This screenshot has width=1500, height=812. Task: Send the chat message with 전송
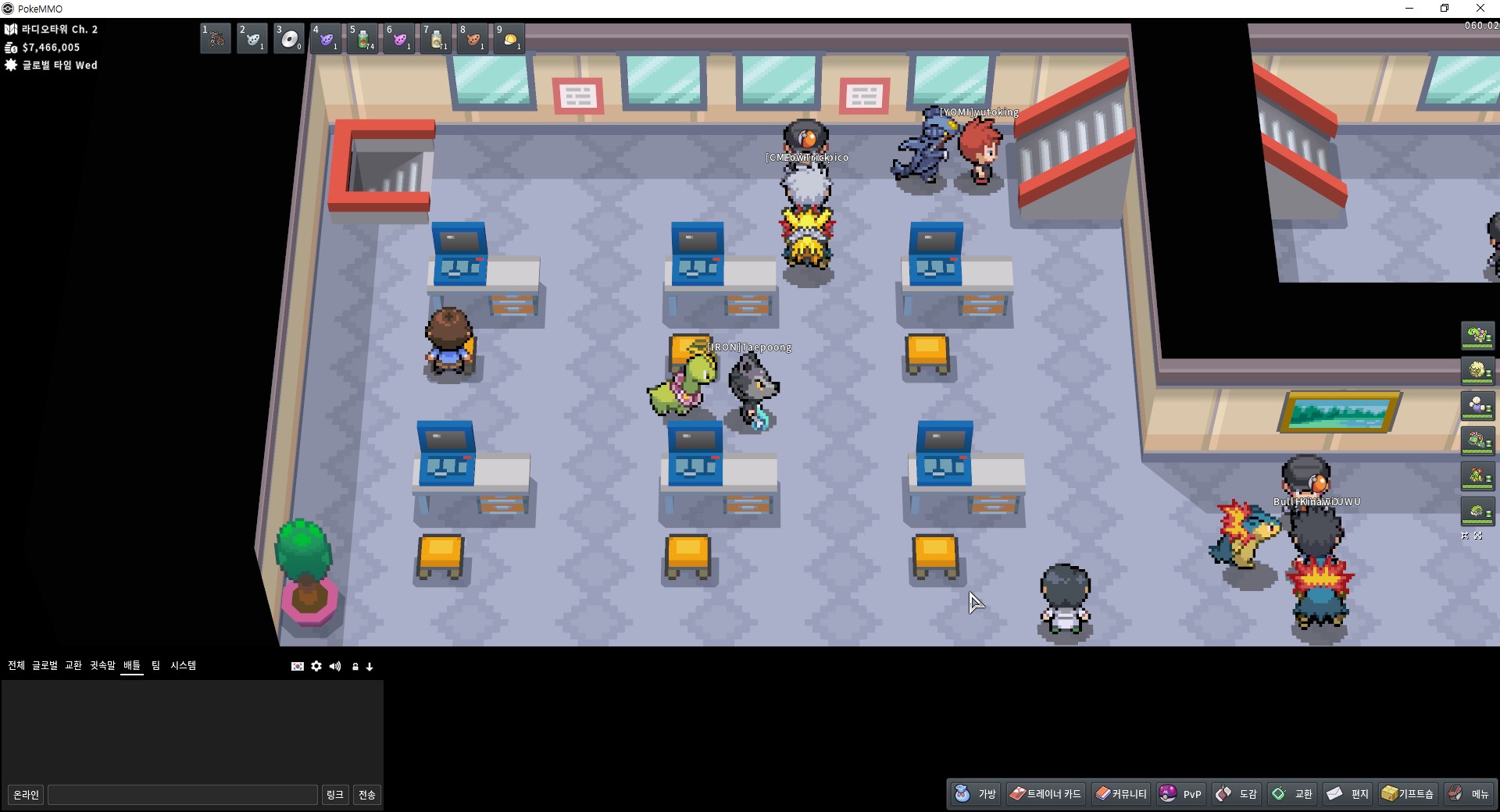click(367, 795)
